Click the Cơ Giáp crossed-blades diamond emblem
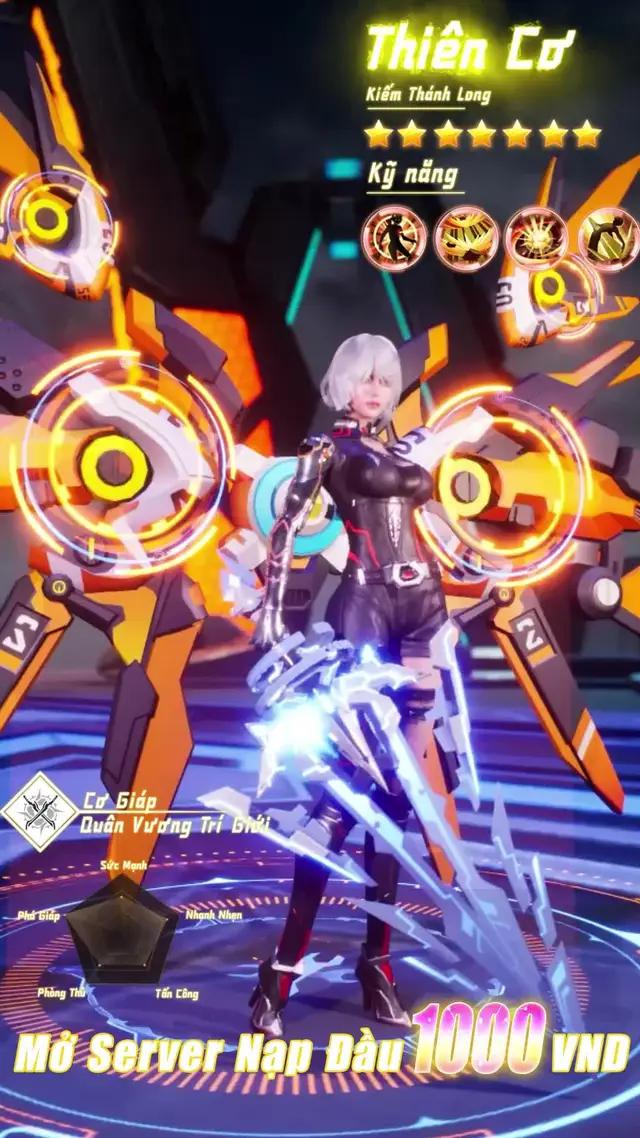This screenshot has width=640, height=1138. pos(40,812)
